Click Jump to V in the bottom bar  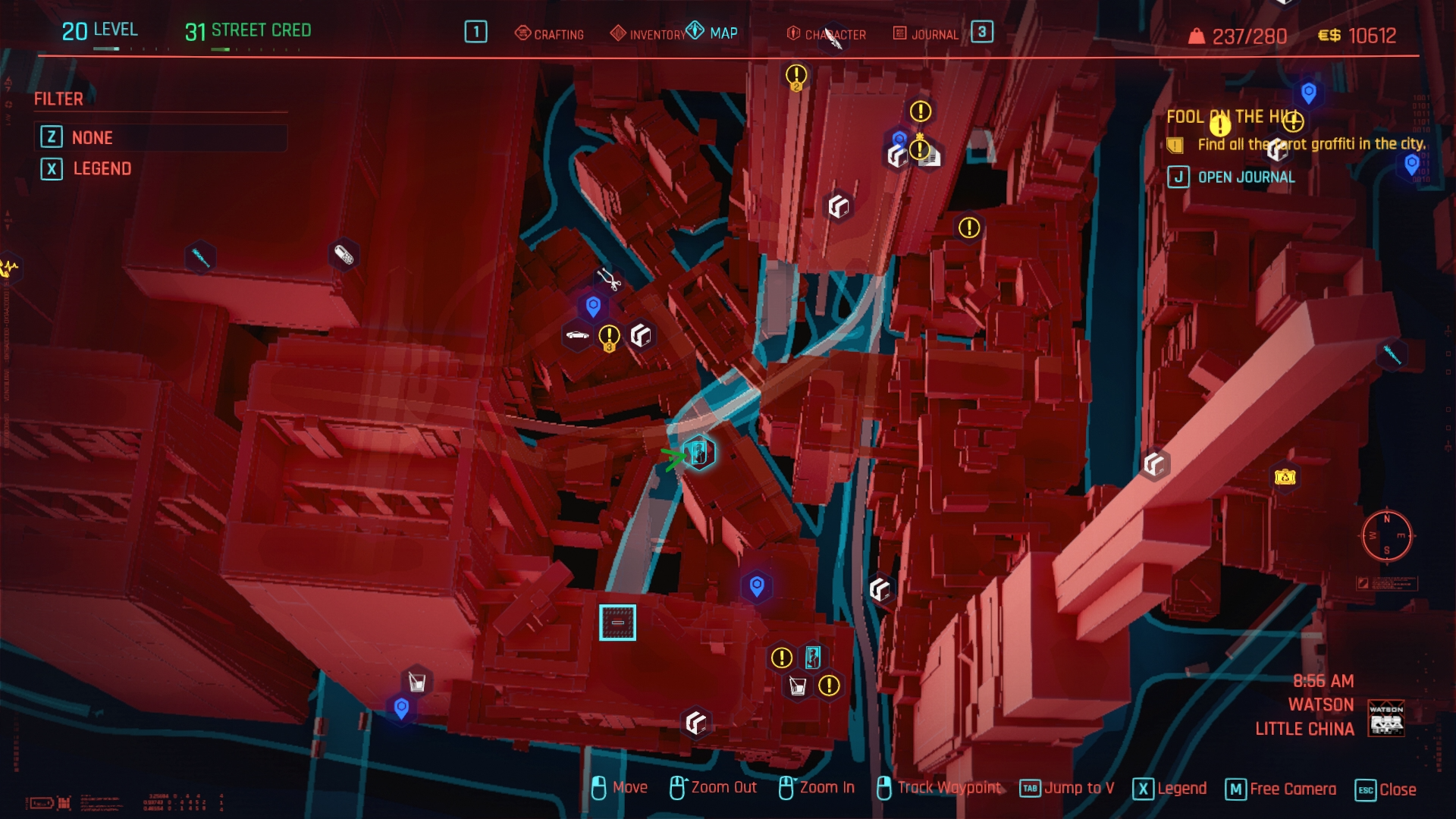pos(1068,789)
